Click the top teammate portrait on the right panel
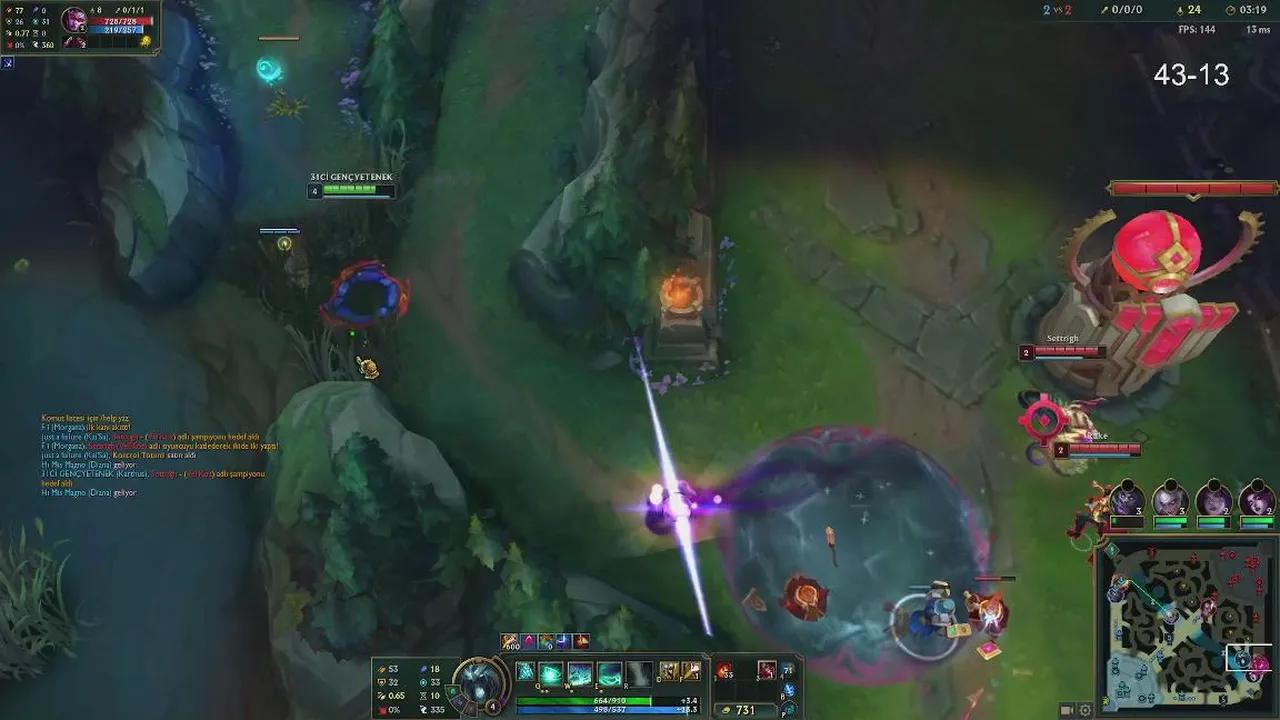Screen dimensions: 1280x720 pos(1125,498)
